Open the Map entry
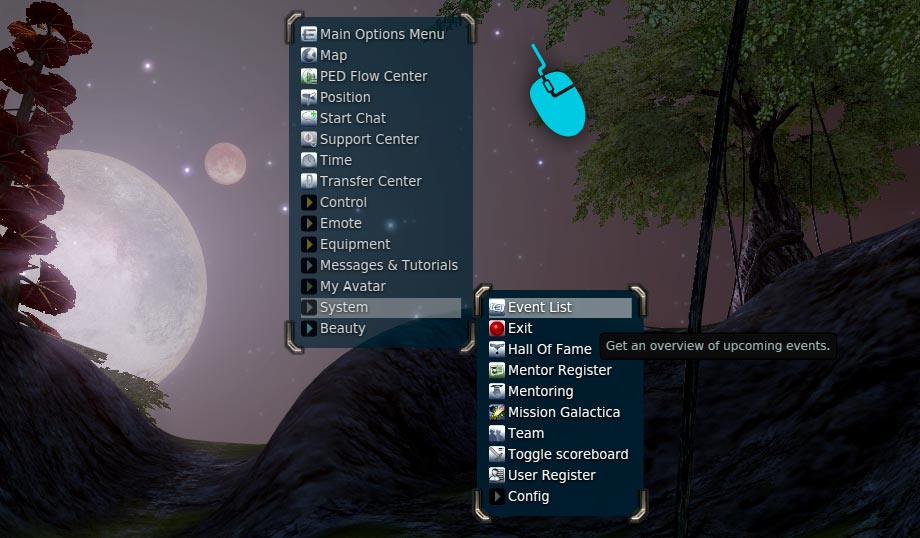Screen dimensions: 920x538 coord(333,55)
